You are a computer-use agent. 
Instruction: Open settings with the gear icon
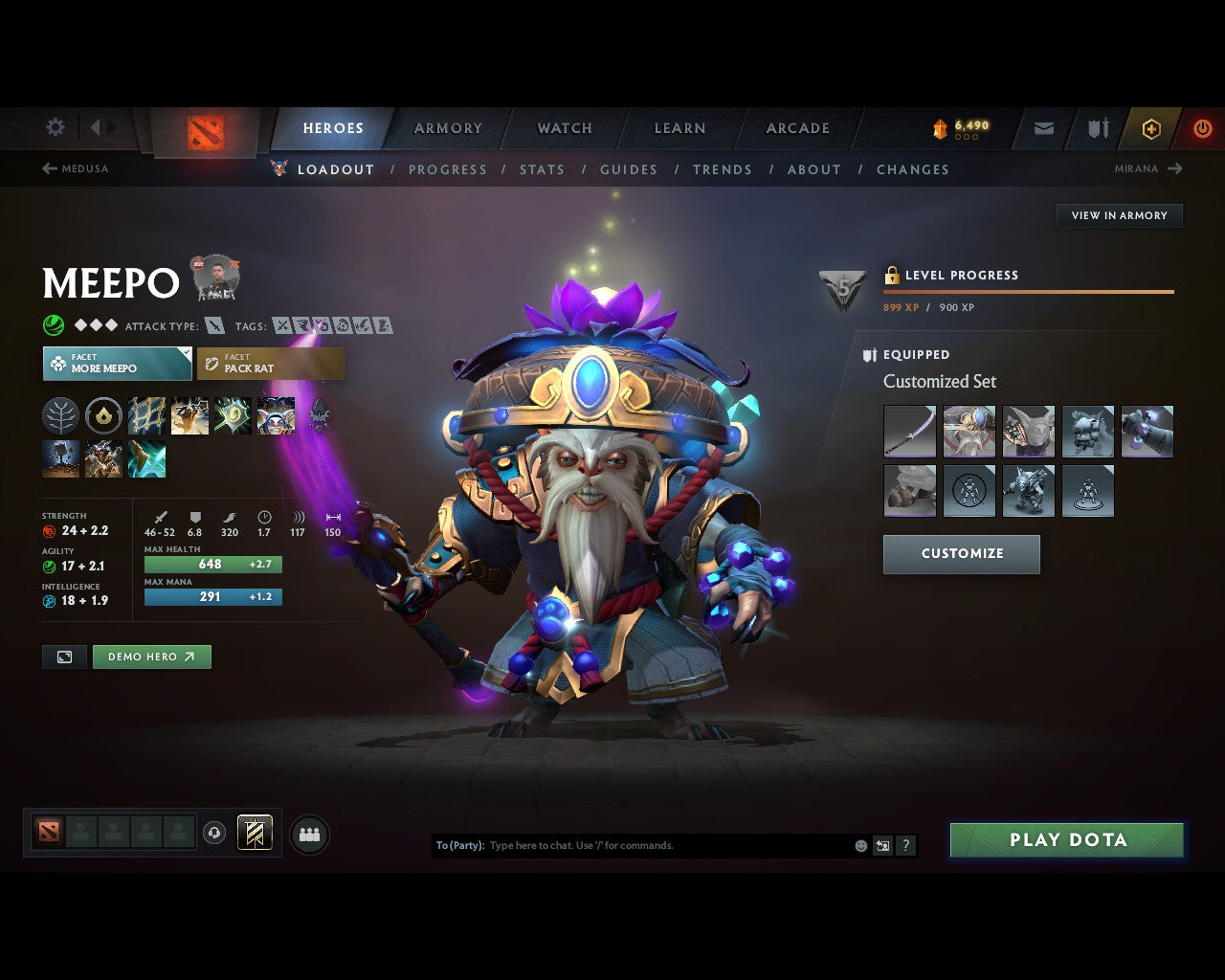tap(55, 127)
